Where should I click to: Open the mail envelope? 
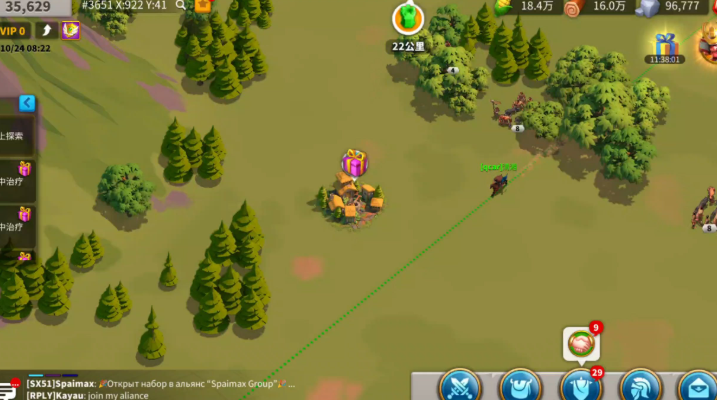coord(696,385)
